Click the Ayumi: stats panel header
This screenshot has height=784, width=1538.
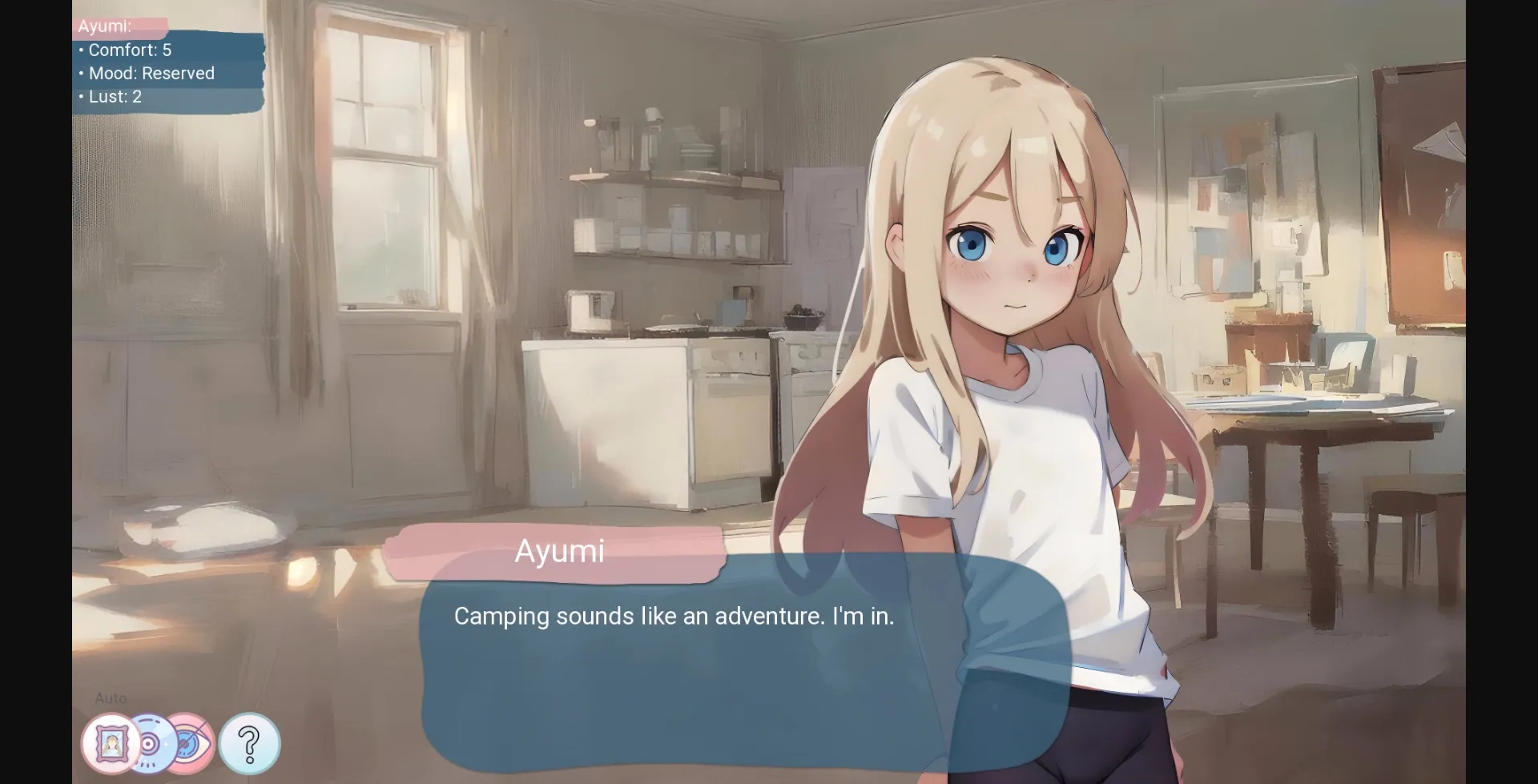[x=104, y=26]
